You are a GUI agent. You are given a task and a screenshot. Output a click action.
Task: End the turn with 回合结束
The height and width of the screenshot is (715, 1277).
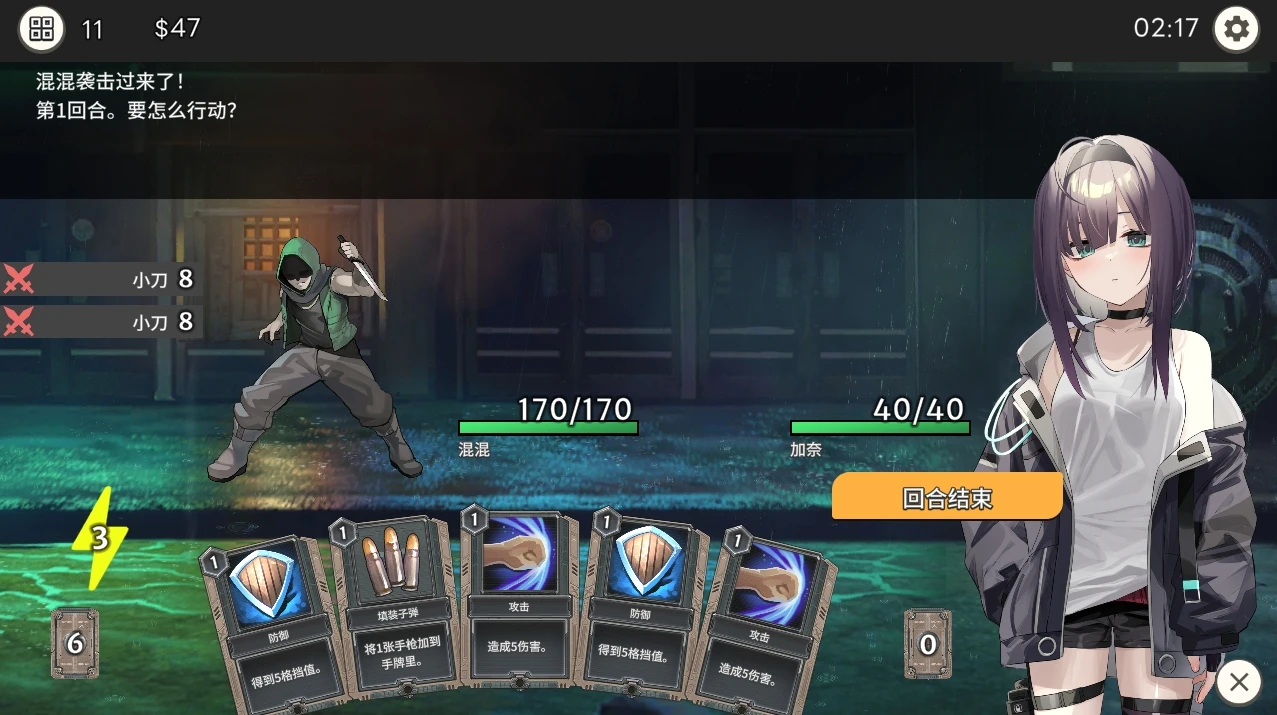(x=946, y=497)
